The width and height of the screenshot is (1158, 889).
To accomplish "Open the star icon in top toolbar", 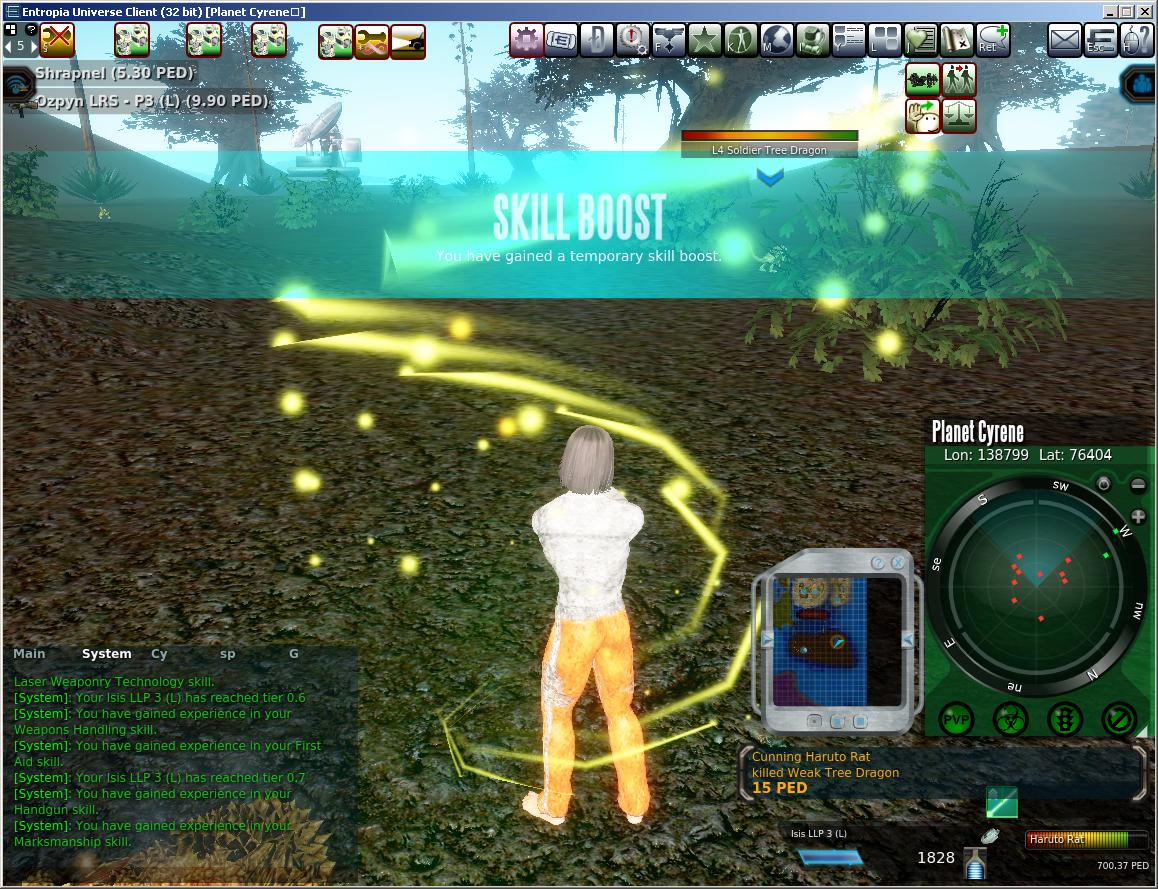I will point(704,41).
